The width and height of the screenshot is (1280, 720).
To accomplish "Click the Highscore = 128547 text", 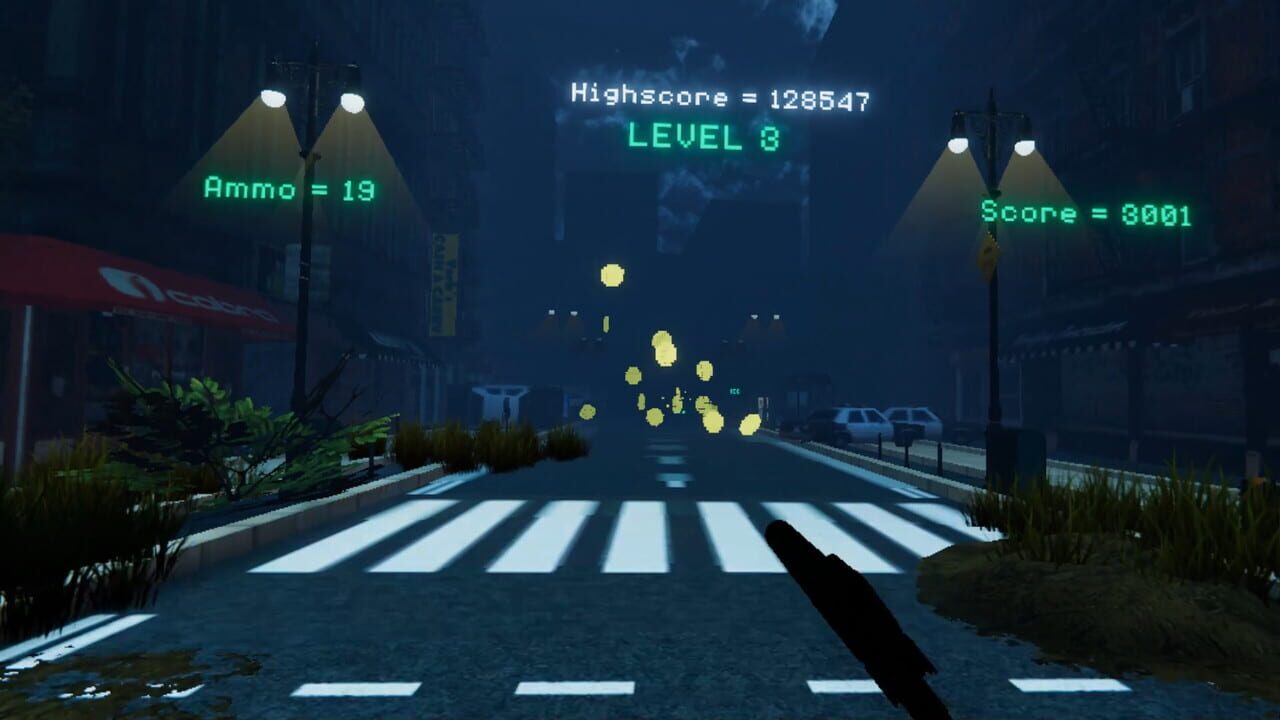I will pos(722,96).
